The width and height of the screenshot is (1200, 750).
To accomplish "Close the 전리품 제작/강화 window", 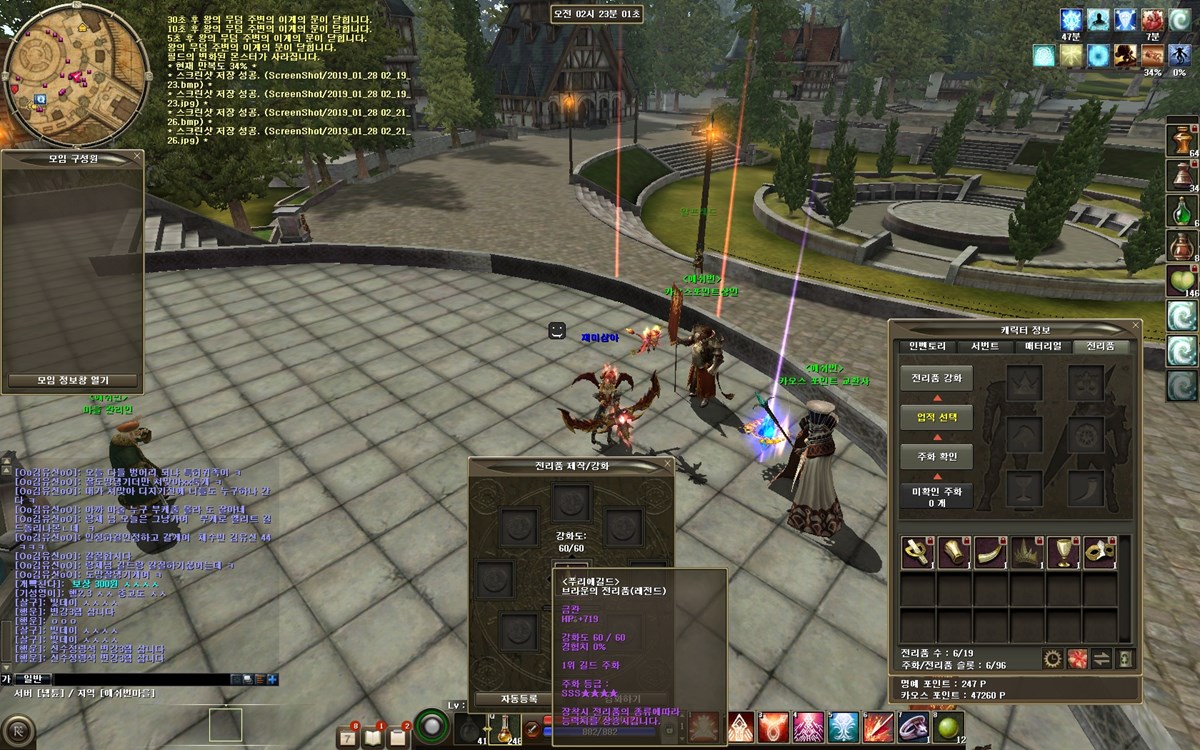I will coord(667,465).
